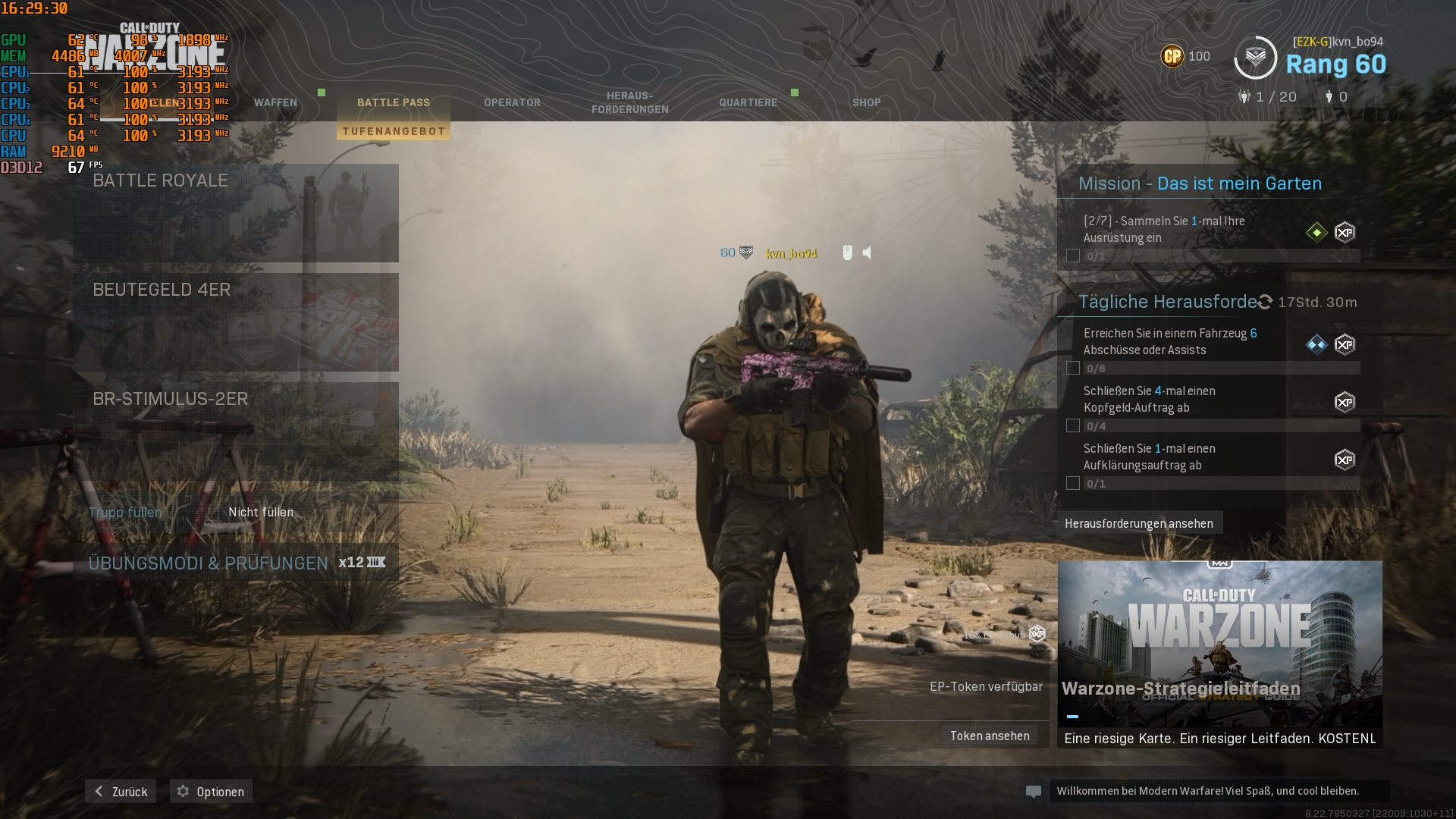Screen dimensions: 1456x819
Task: Click the CP coins currency icon
Action: pyautogui.click(x=1172, y=56)
